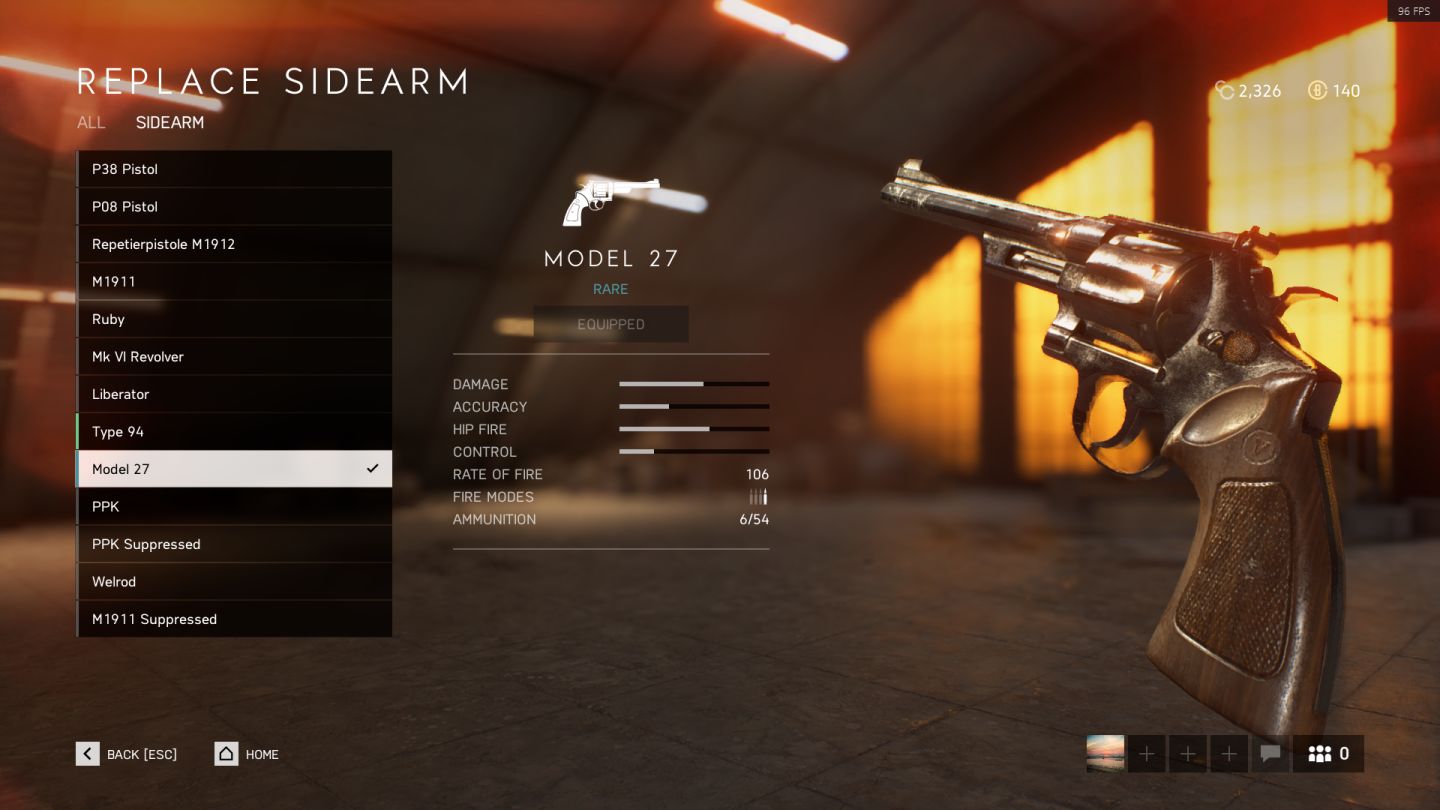Viewport: 1440px width, 810px height.
Task: Choose the P08 Pistol entry
Action: [234, 207]
